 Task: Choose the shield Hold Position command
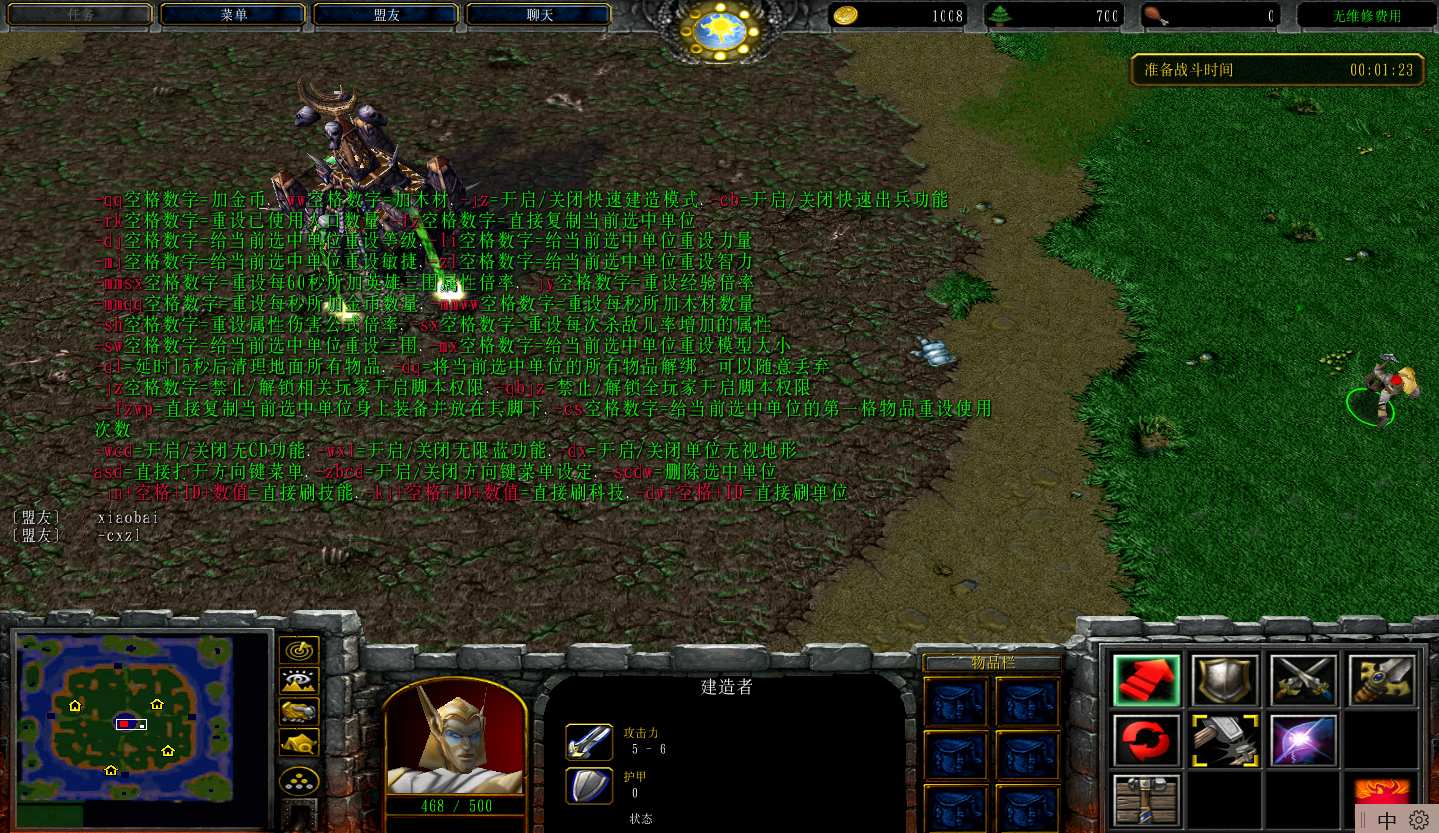click(1225, 681)
